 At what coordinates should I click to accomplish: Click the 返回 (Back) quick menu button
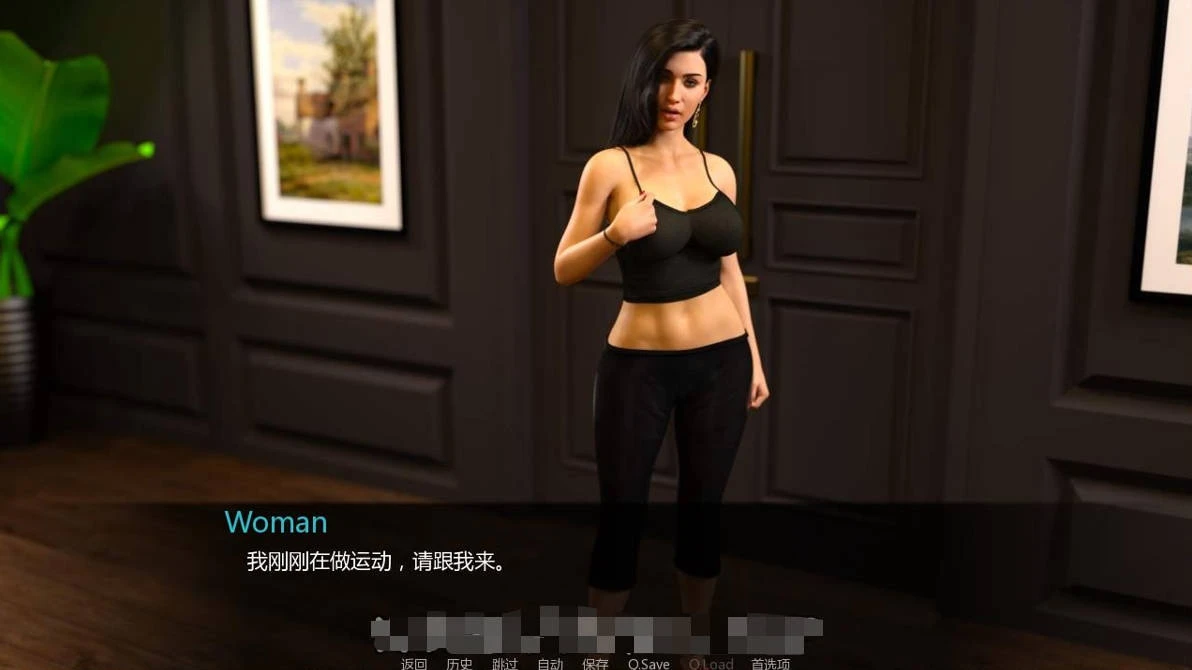414,664
